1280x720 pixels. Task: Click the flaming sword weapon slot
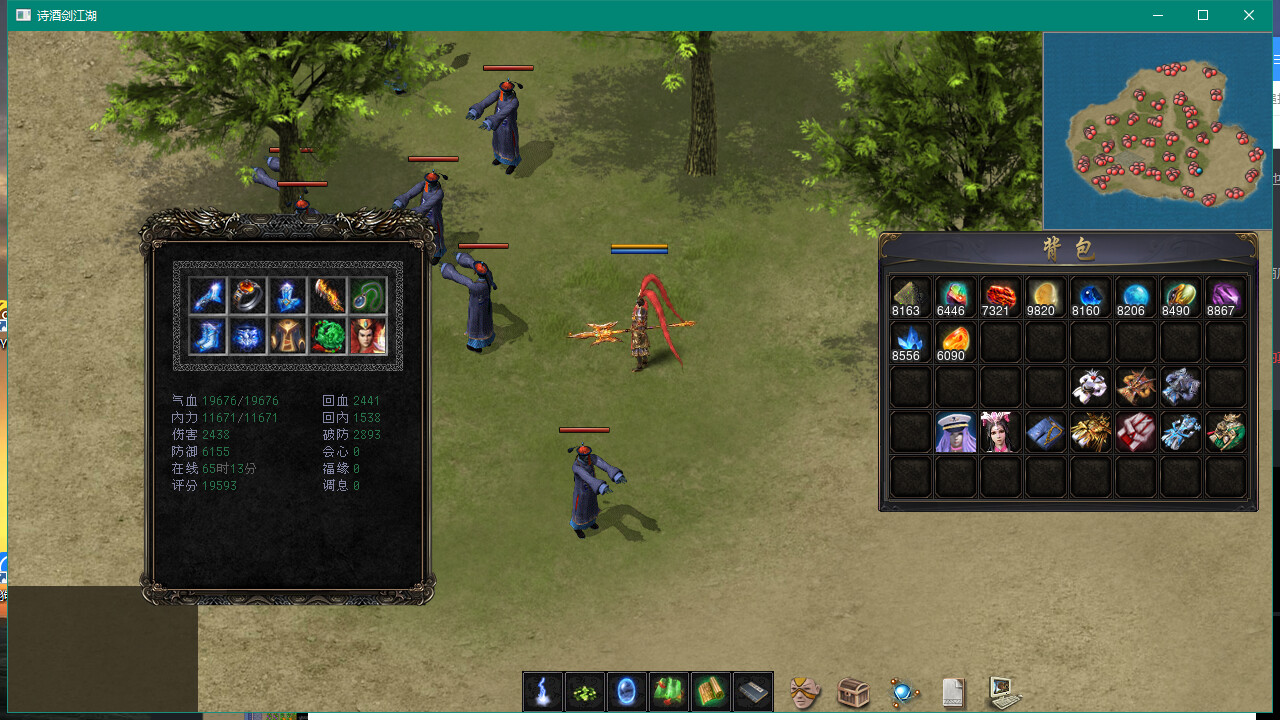(x=328, y=295)
